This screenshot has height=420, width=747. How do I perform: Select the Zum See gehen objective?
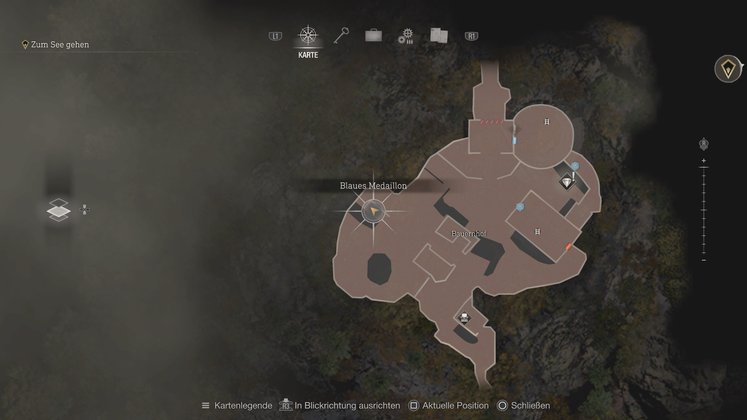tap(59, 45)
